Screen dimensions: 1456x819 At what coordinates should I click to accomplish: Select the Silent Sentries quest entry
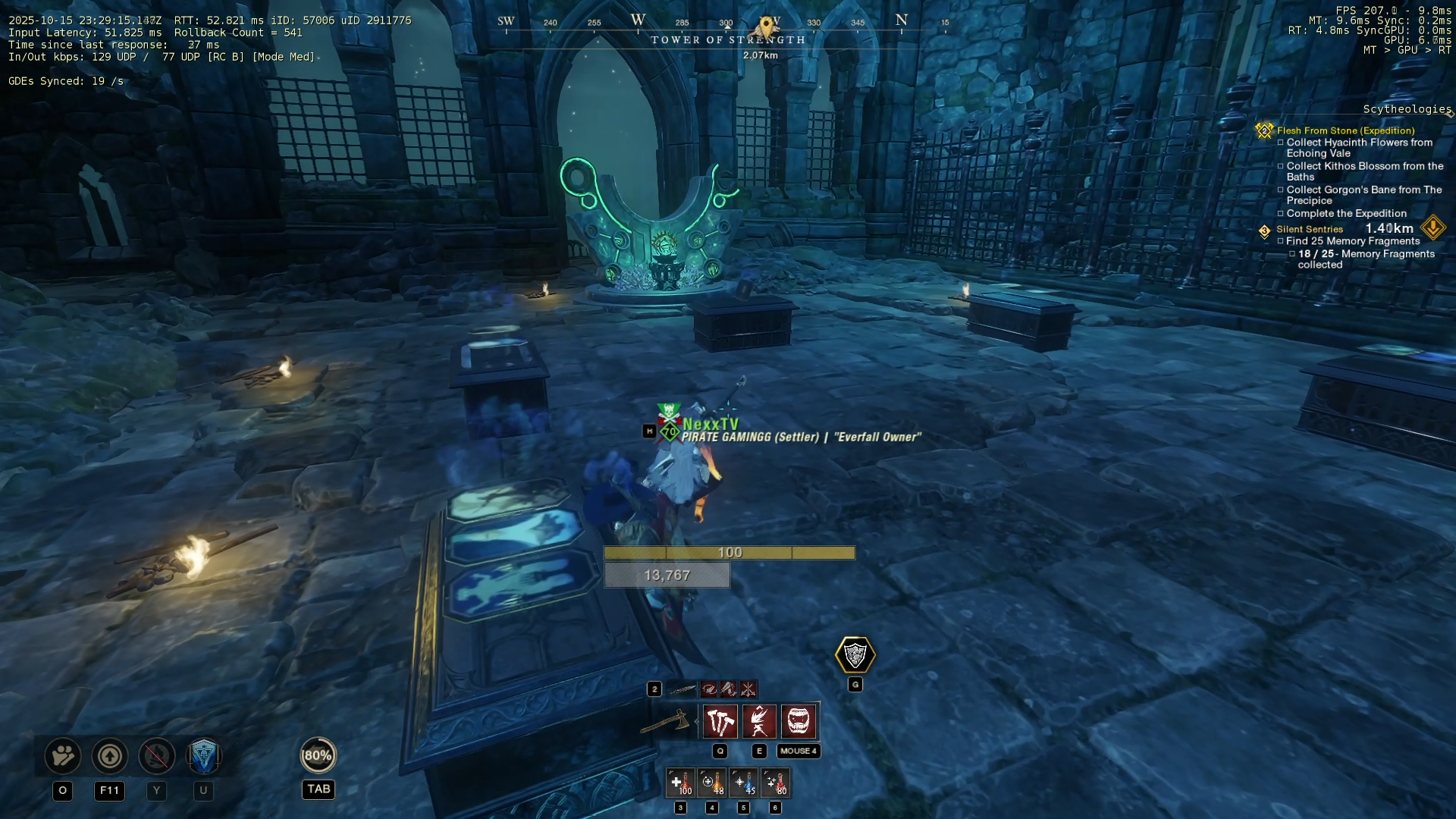pos(1309,229)
